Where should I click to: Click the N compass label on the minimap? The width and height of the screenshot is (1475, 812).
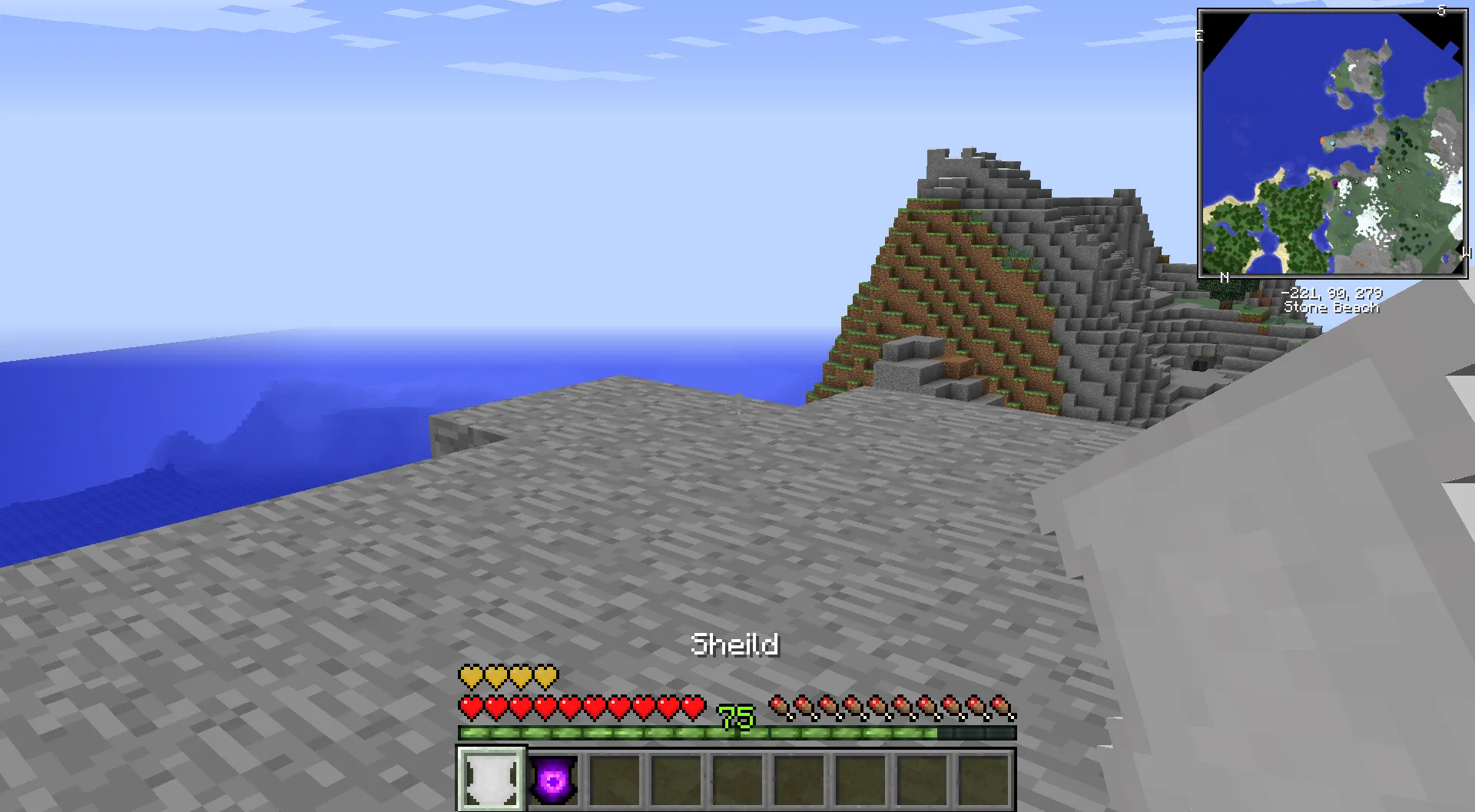(x=1223, y=277)
